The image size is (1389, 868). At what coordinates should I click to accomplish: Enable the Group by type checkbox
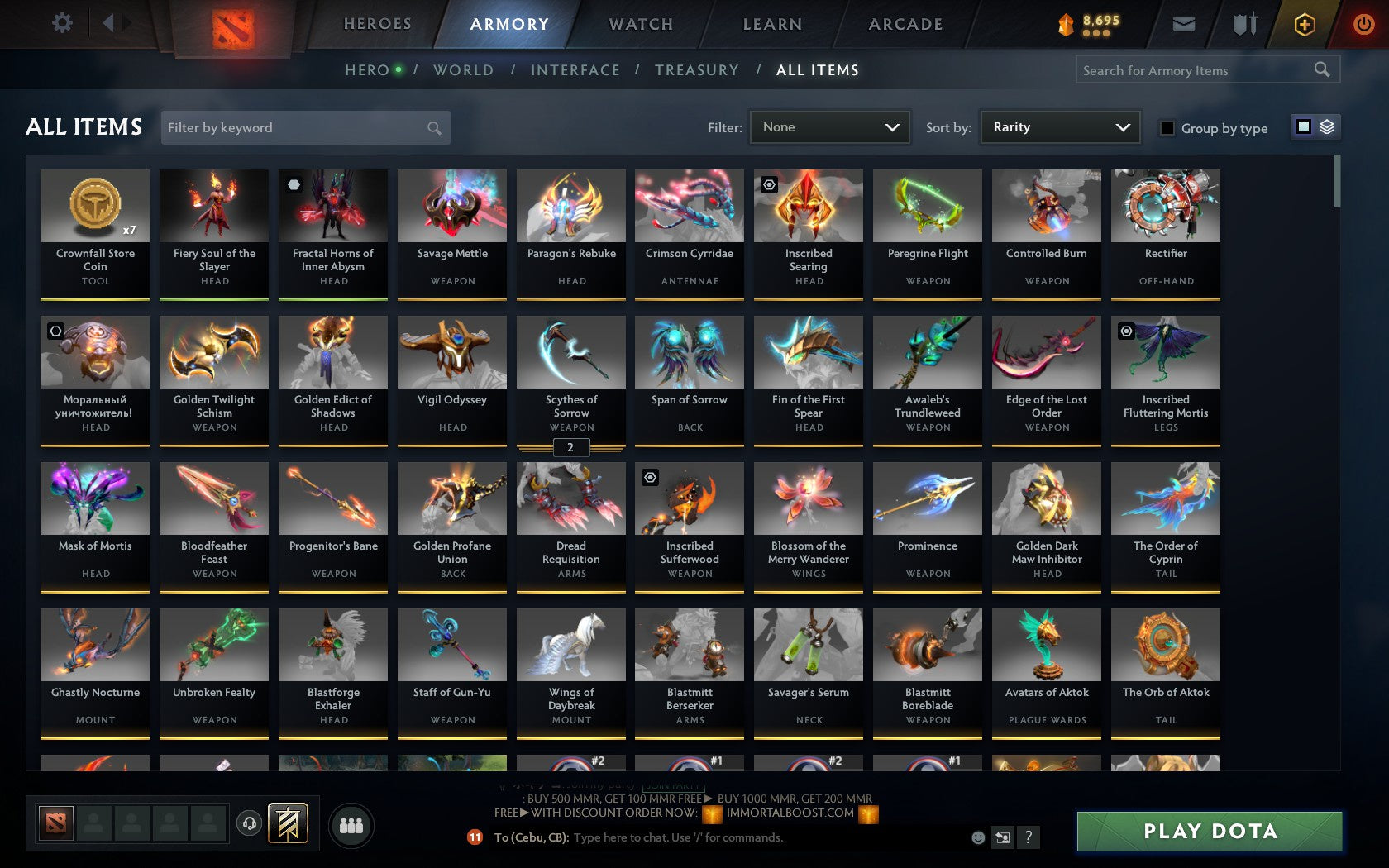(x=1166, y=128)
